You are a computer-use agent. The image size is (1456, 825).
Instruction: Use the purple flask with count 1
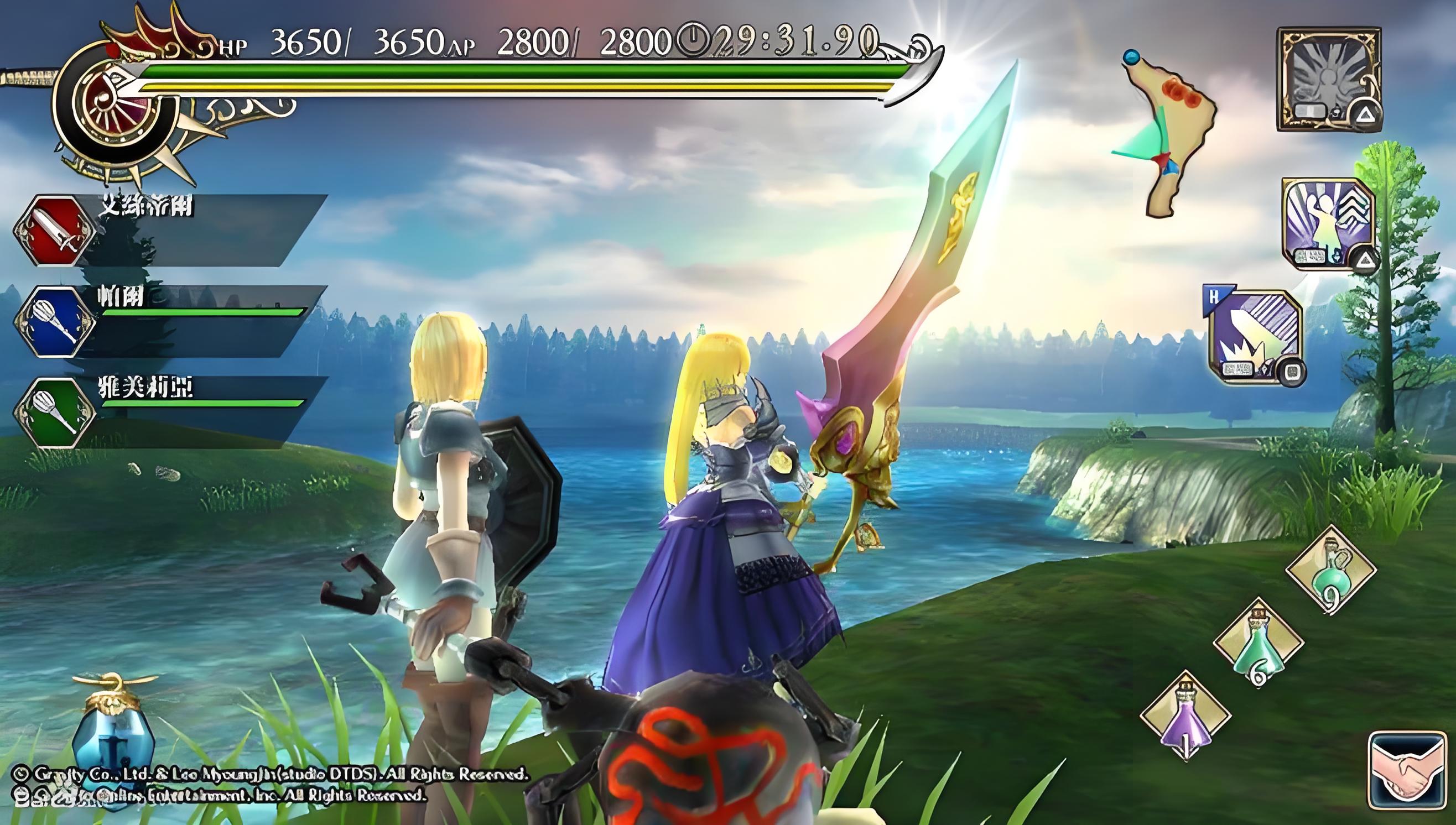(1185, 716)
